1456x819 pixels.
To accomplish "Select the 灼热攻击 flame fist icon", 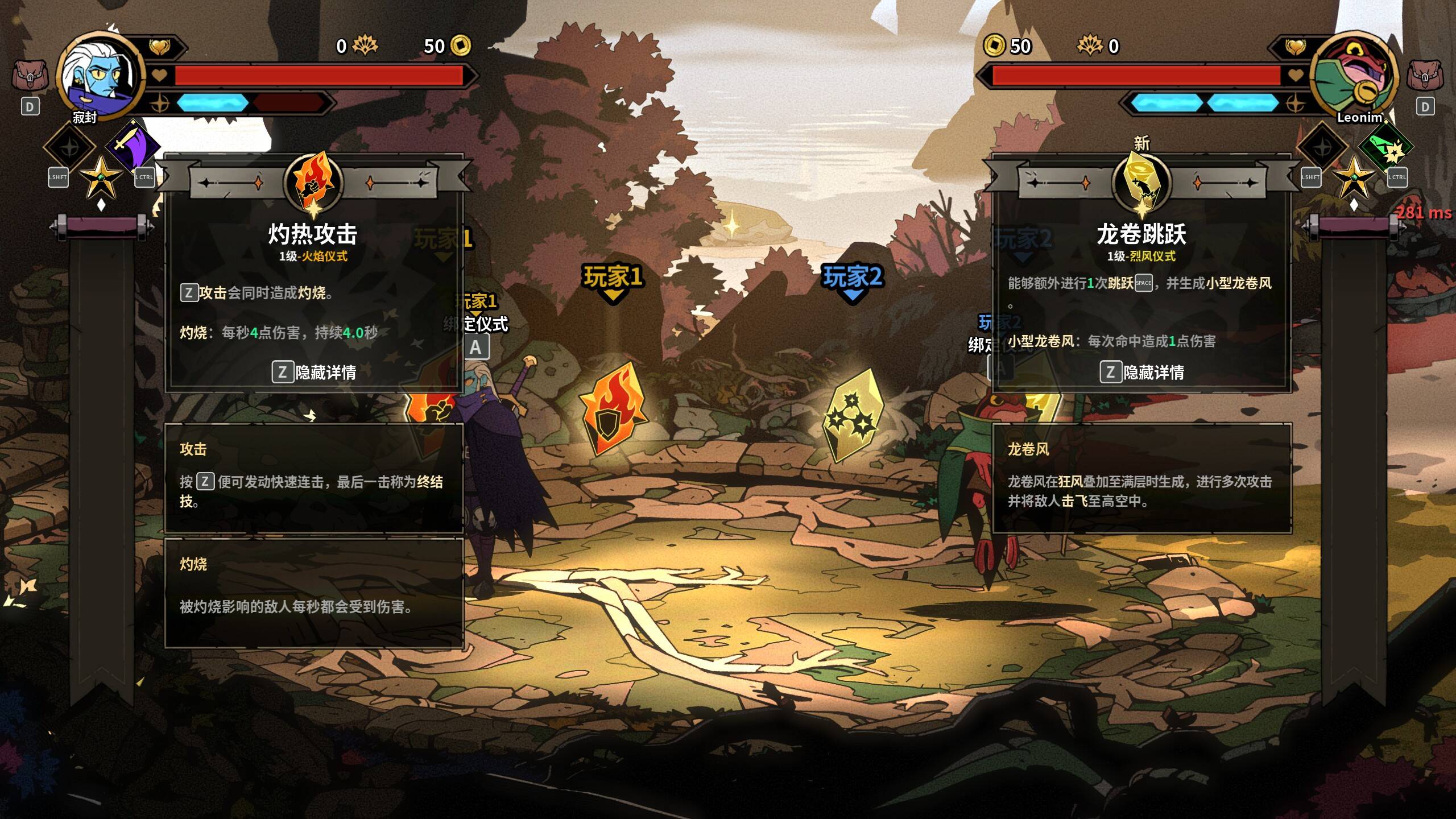I will pos(313,182).
